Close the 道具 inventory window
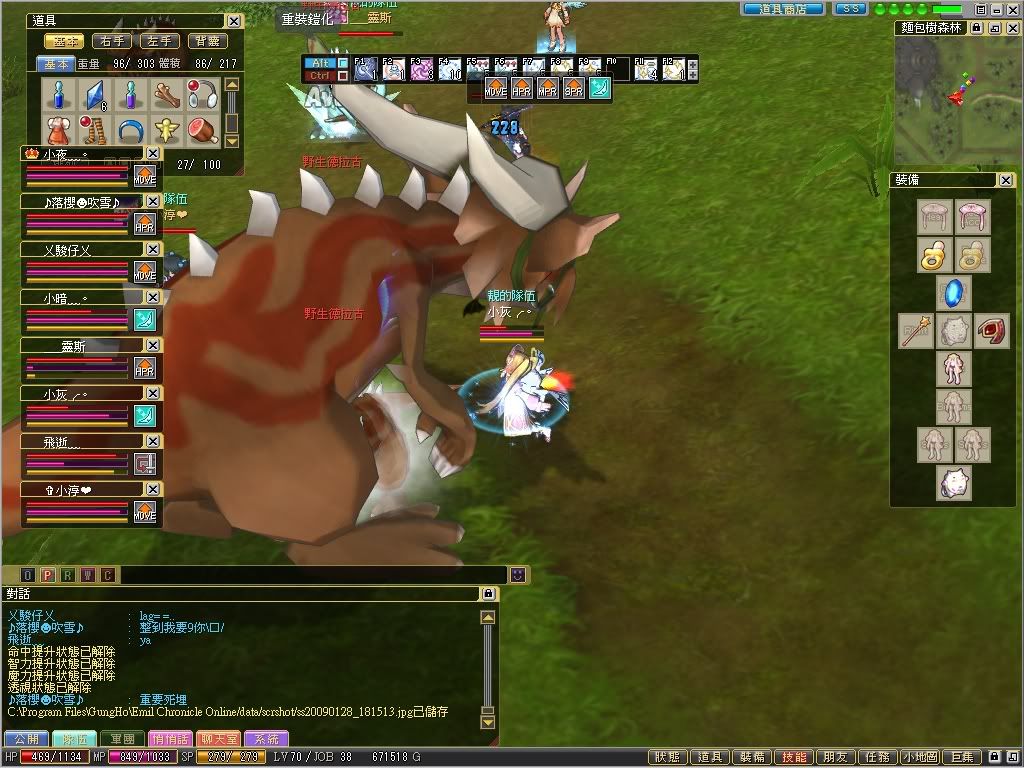The height and width of the screenshot is (768, 1024). (x=233, y=21)
